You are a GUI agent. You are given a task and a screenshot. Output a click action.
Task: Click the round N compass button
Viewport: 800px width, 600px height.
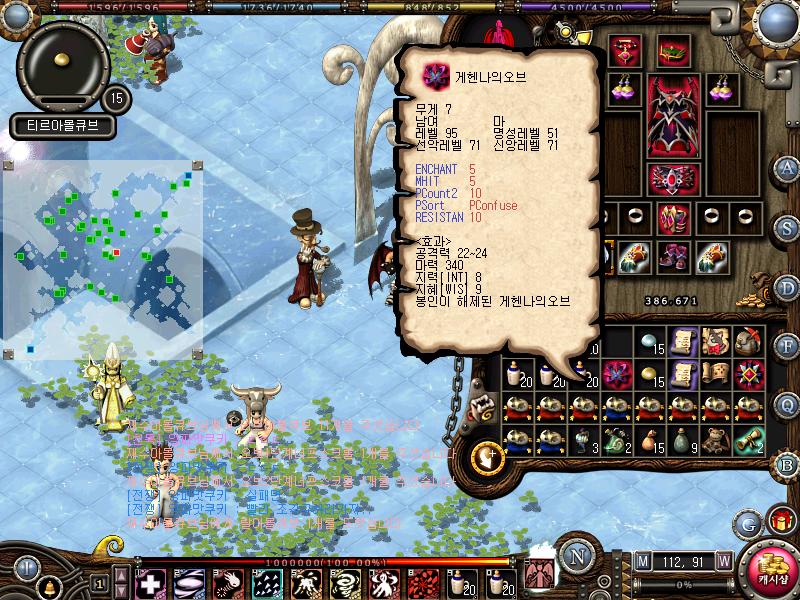(575, 557)
